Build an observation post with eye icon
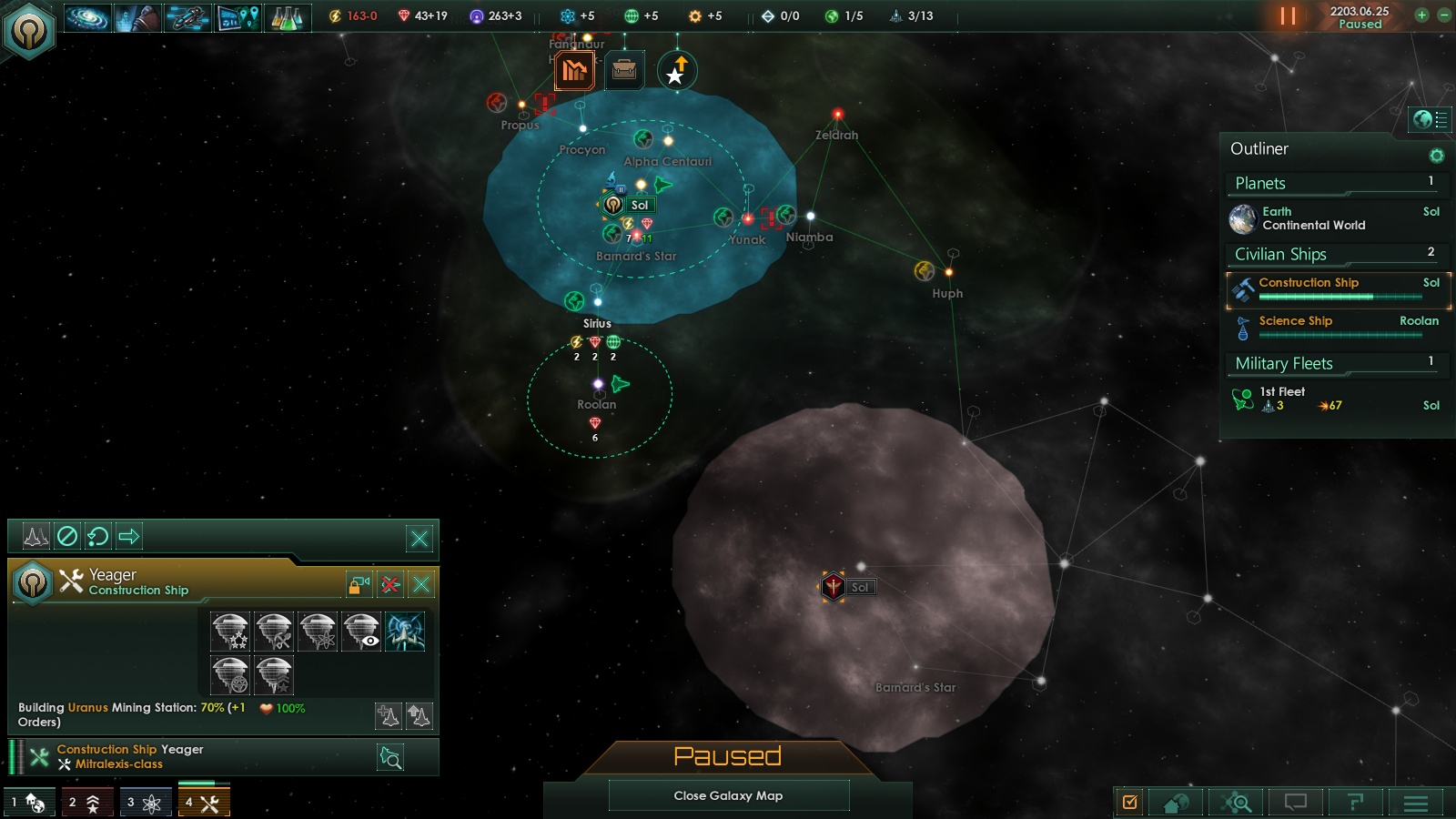Viewport: 1456px width, 819px height. [x=361, y=632]
